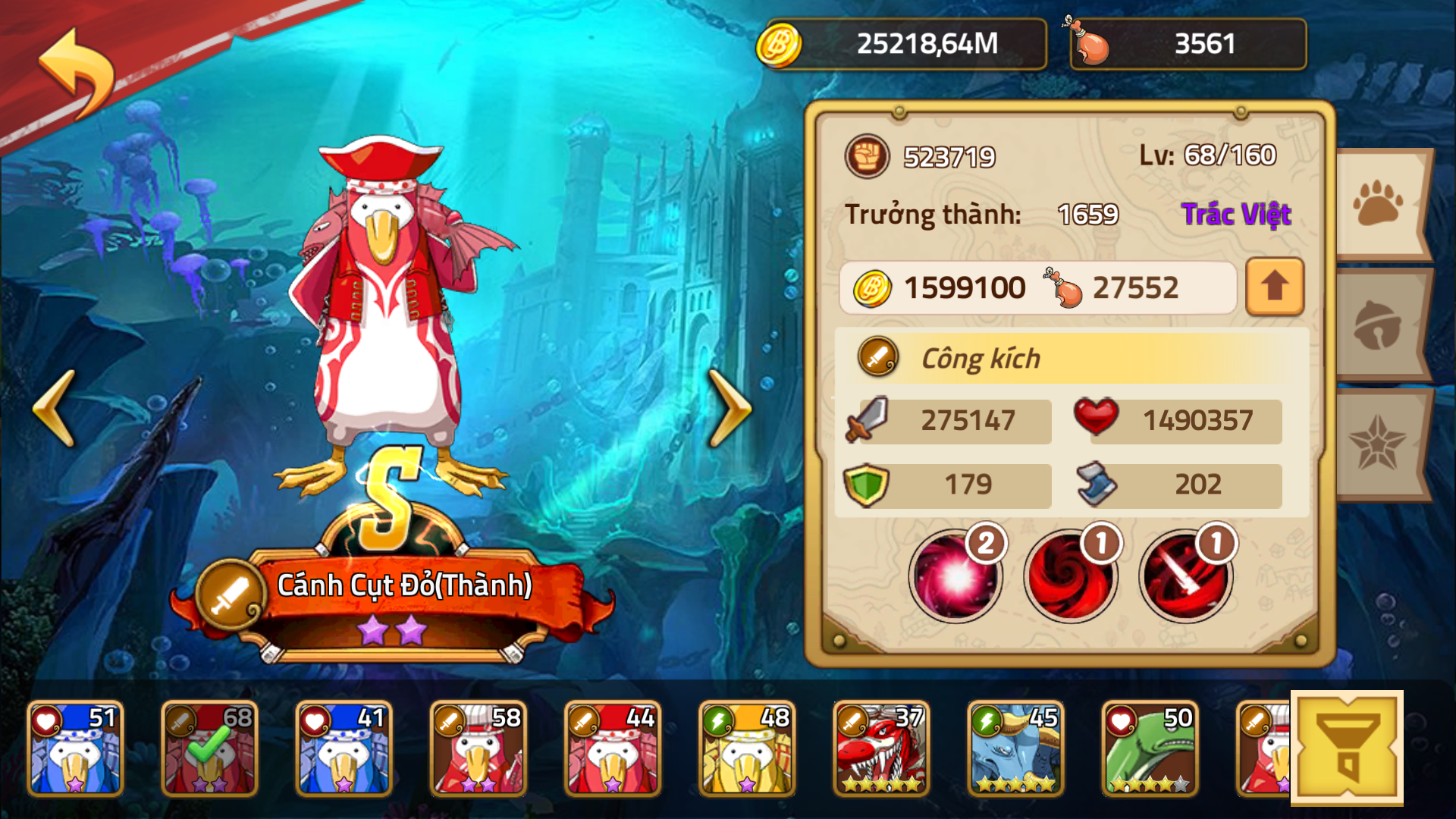Open the red swirl skill with badge 1
Viewport: 1456px width, 819px height.
point(1069,576)
